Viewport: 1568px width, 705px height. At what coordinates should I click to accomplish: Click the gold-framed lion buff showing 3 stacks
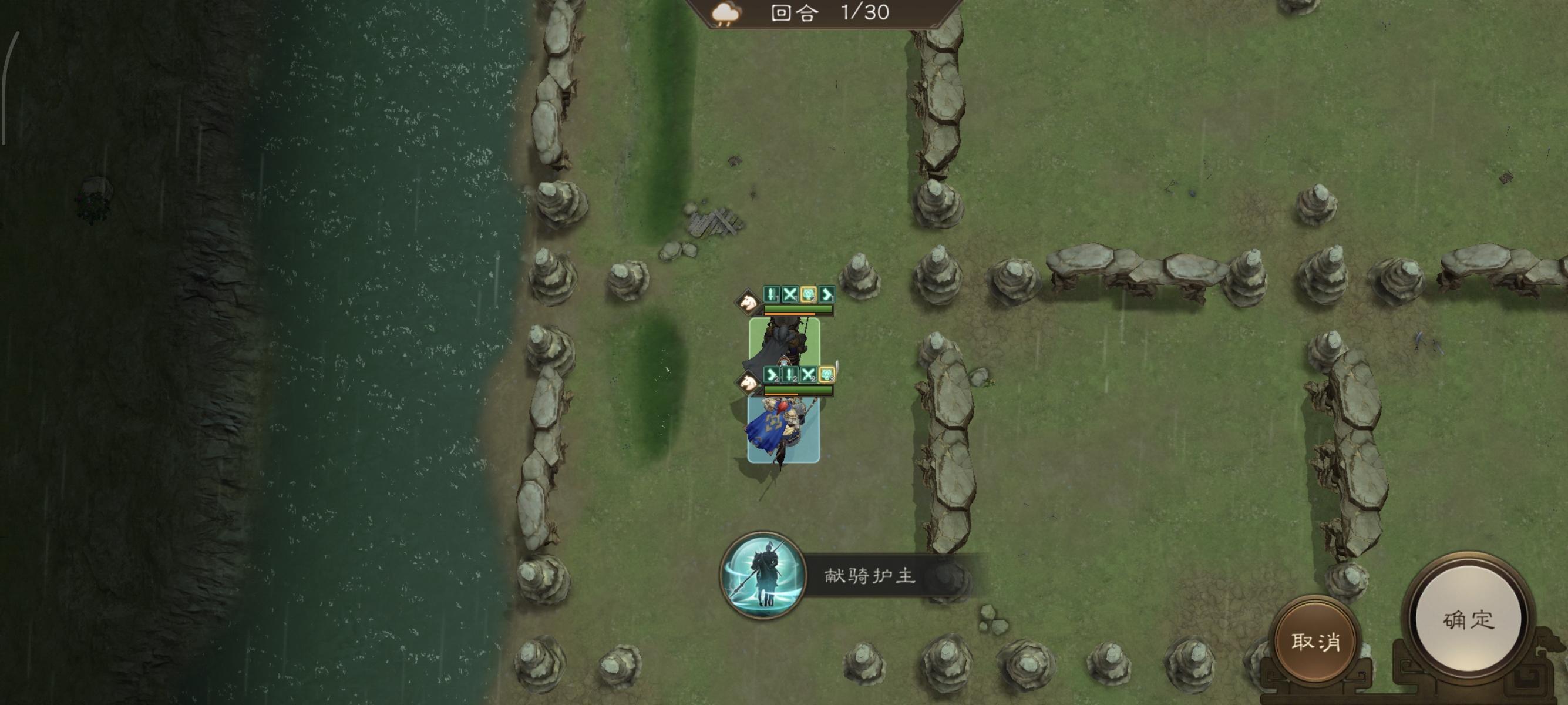827,375
